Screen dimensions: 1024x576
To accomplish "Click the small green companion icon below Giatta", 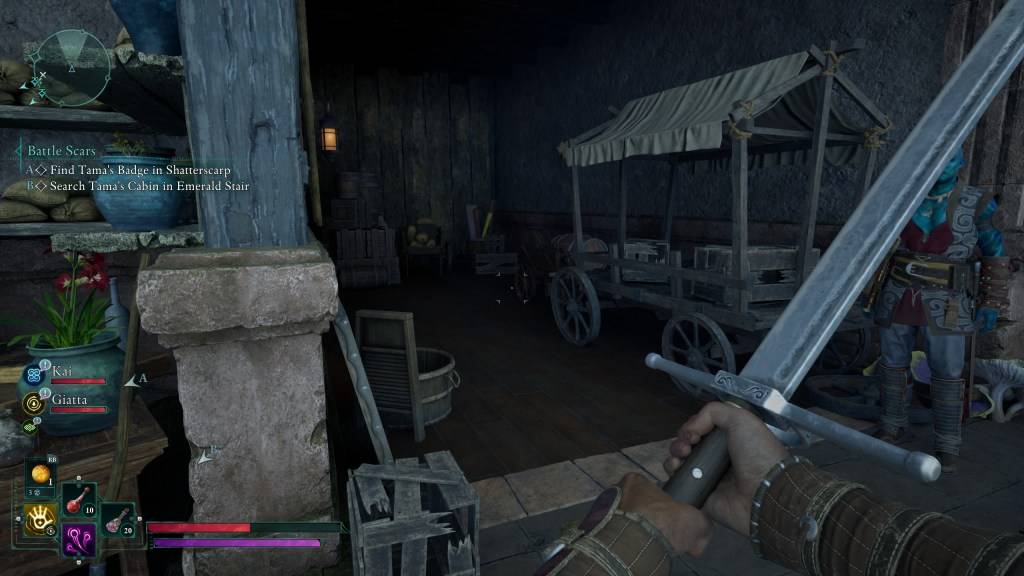I will [x=31, y=427].
